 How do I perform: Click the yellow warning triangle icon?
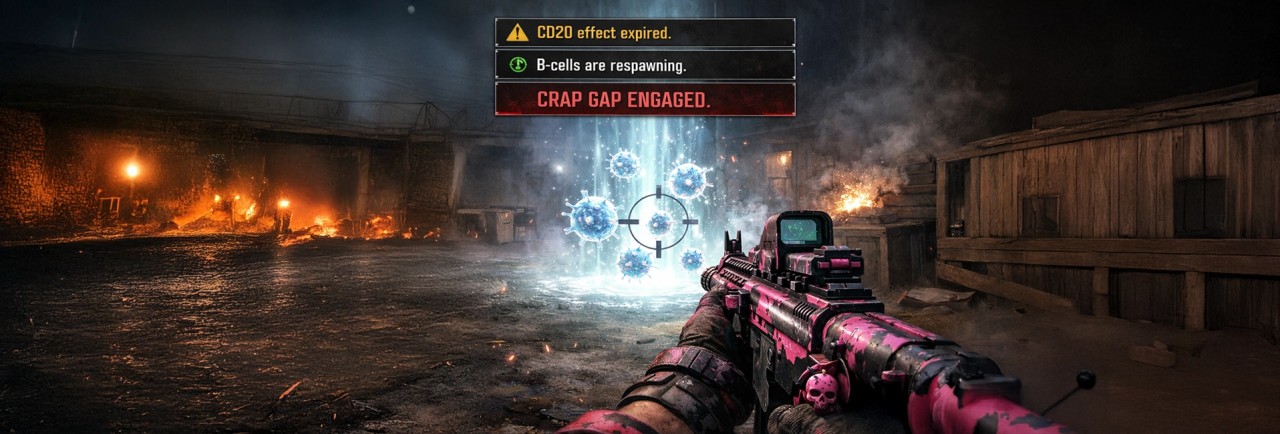coord(517,33)
